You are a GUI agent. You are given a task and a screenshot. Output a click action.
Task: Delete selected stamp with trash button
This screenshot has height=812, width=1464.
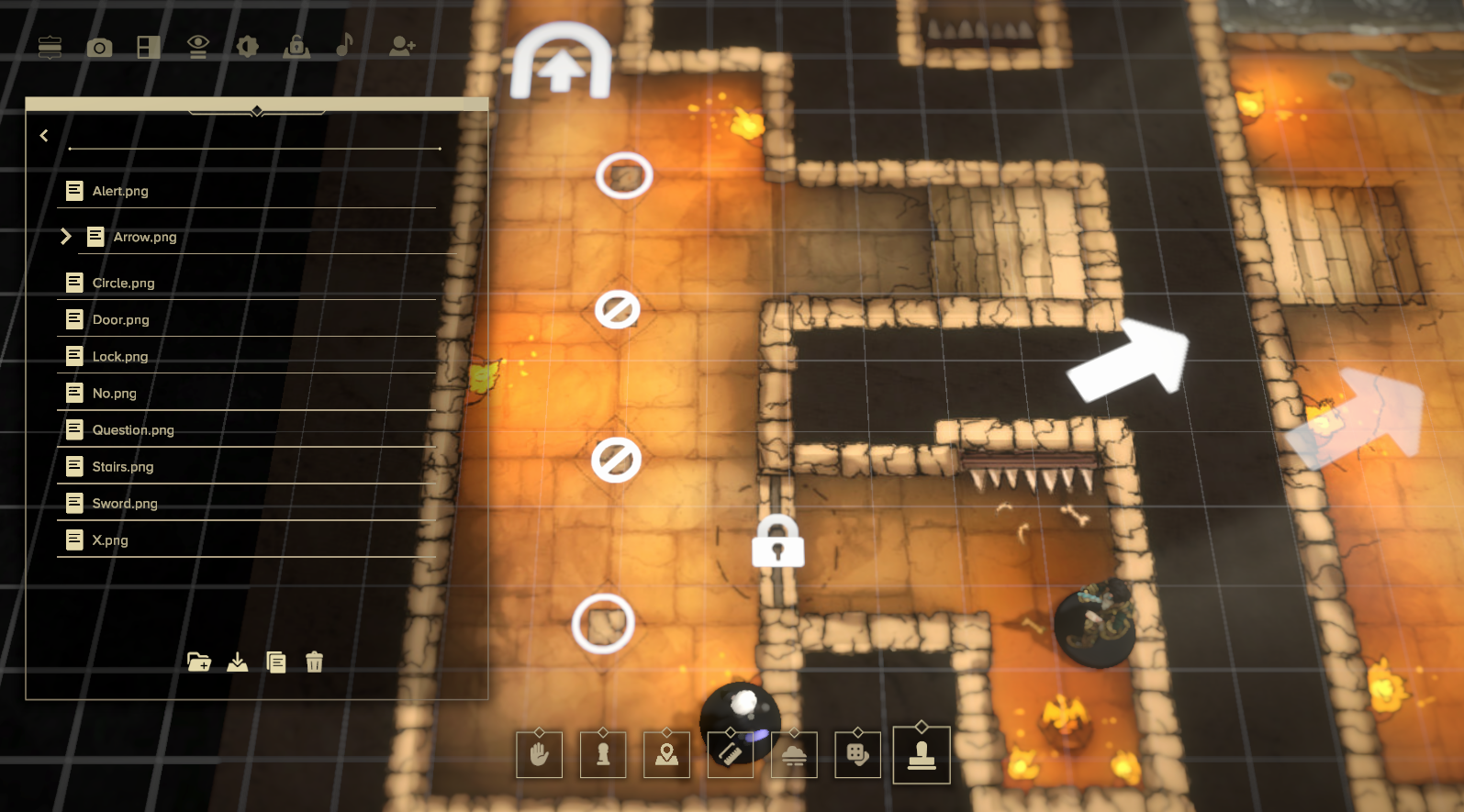click(x=315, y=662)
